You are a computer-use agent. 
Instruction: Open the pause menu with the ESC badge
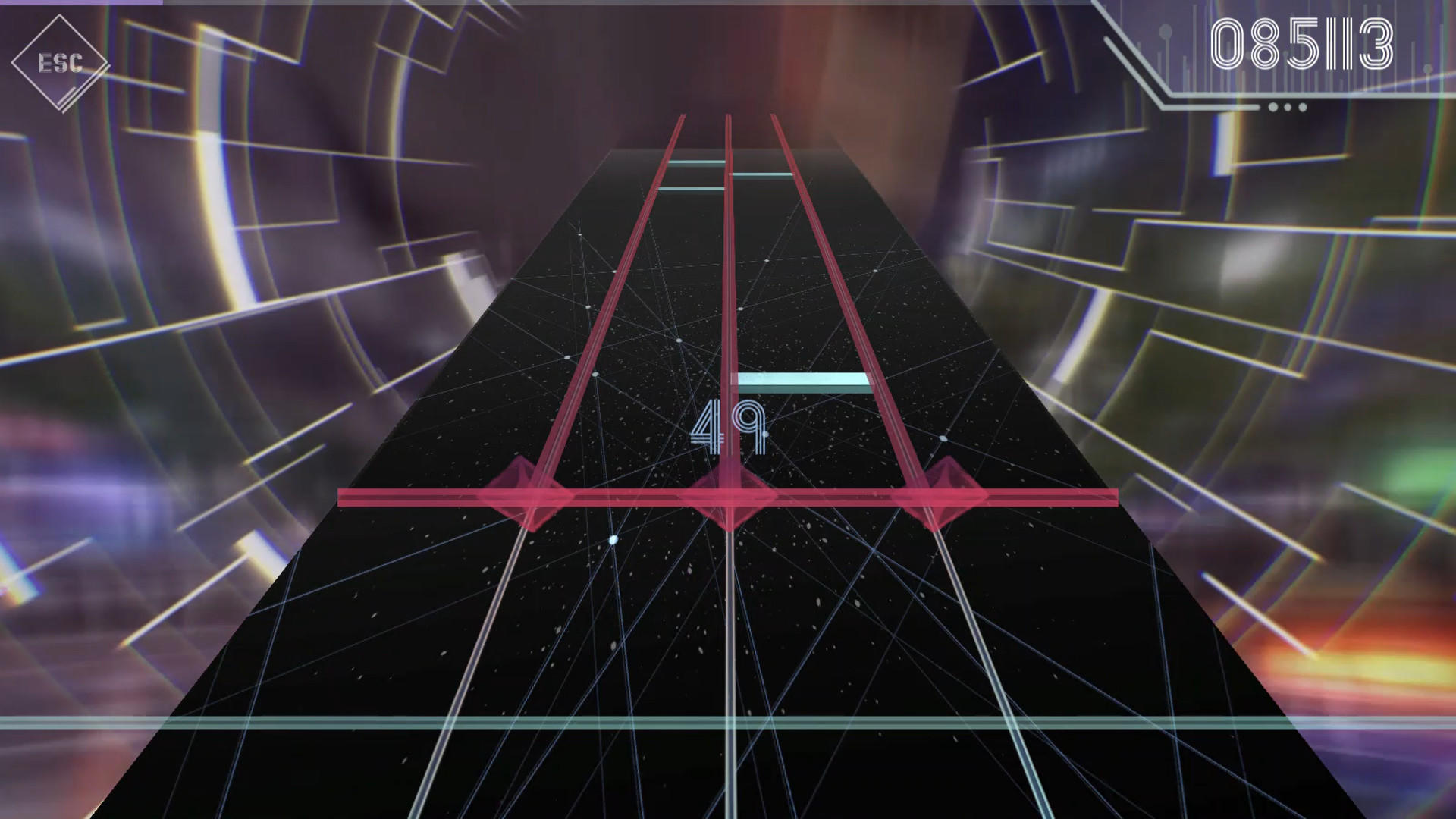click(61, 62)
